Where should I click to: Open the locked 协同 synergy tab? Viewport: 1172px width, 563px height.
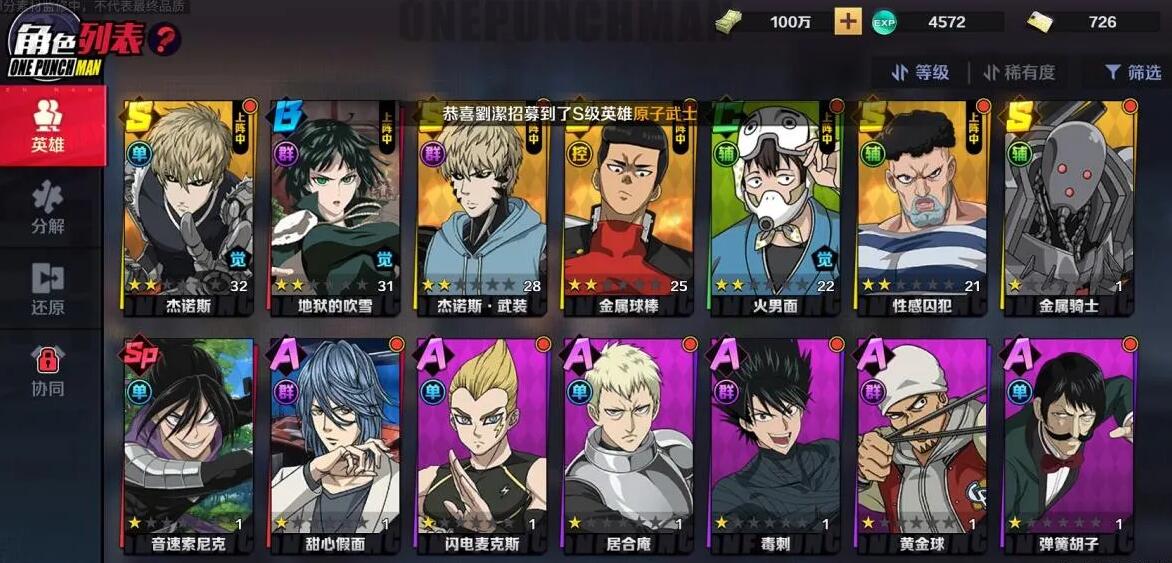point(48,370)
